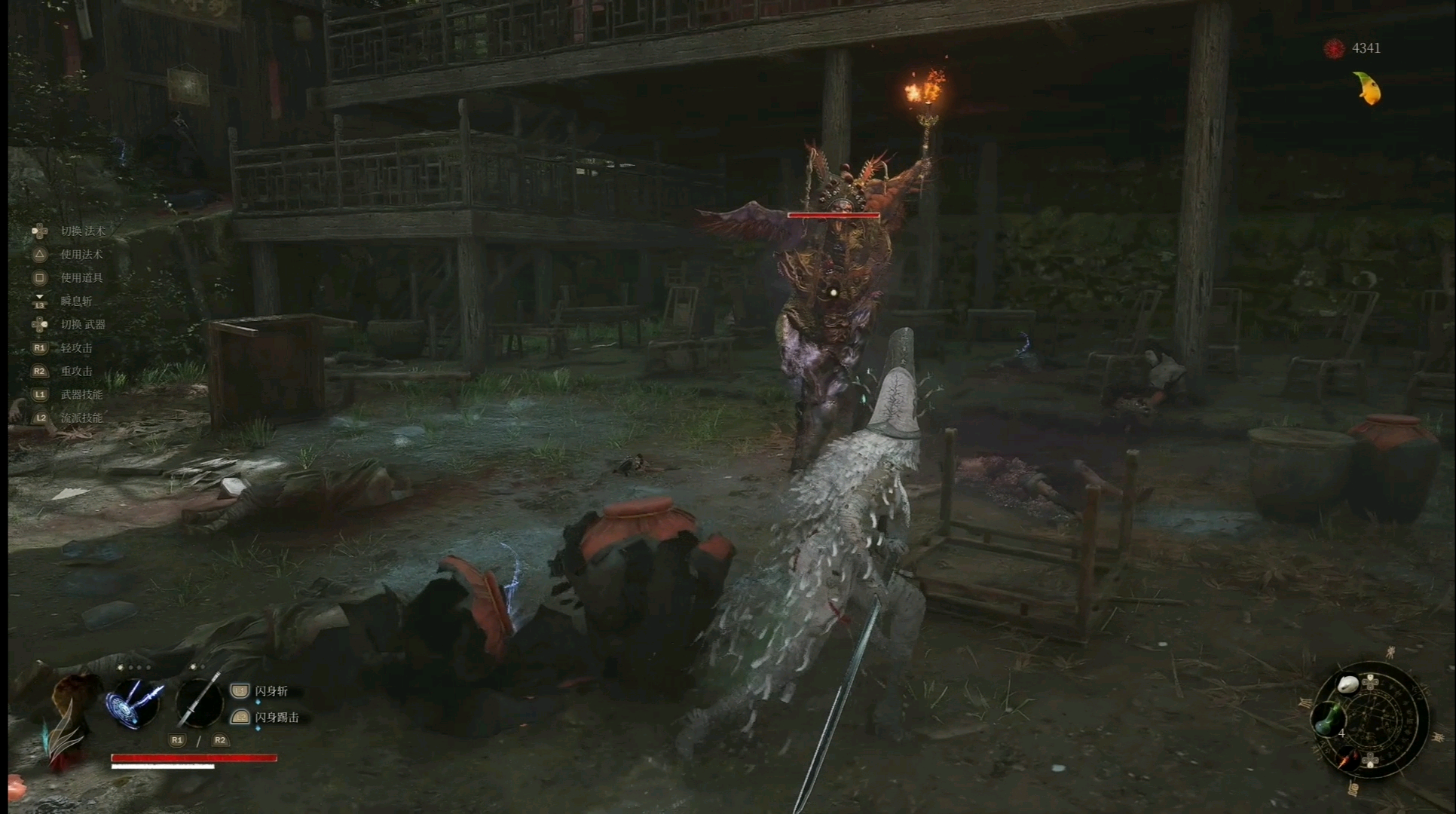Click the 闪身斩 weapon skill label
The width and height of the screenshot is (1456, 814).
tap(271, 691)
